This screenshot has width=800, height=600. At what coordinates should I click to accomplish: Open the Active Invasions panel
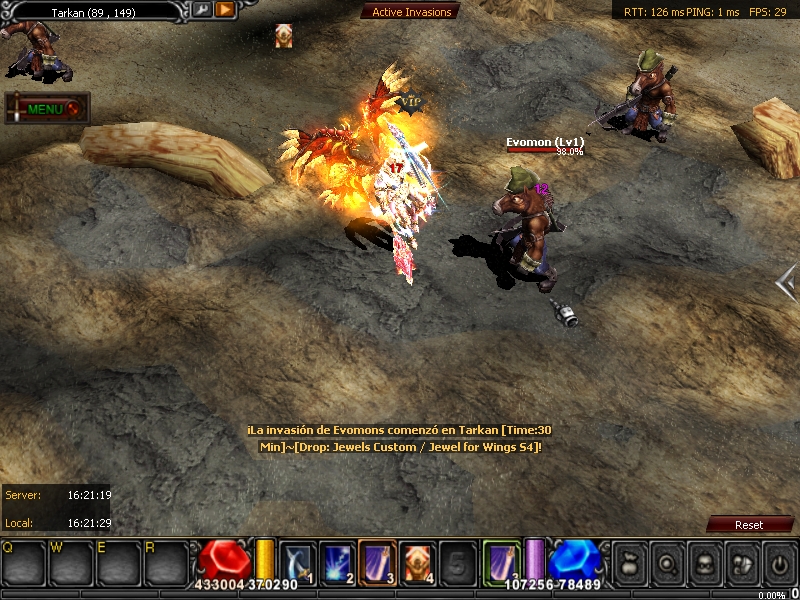click(x=411, y=12)
